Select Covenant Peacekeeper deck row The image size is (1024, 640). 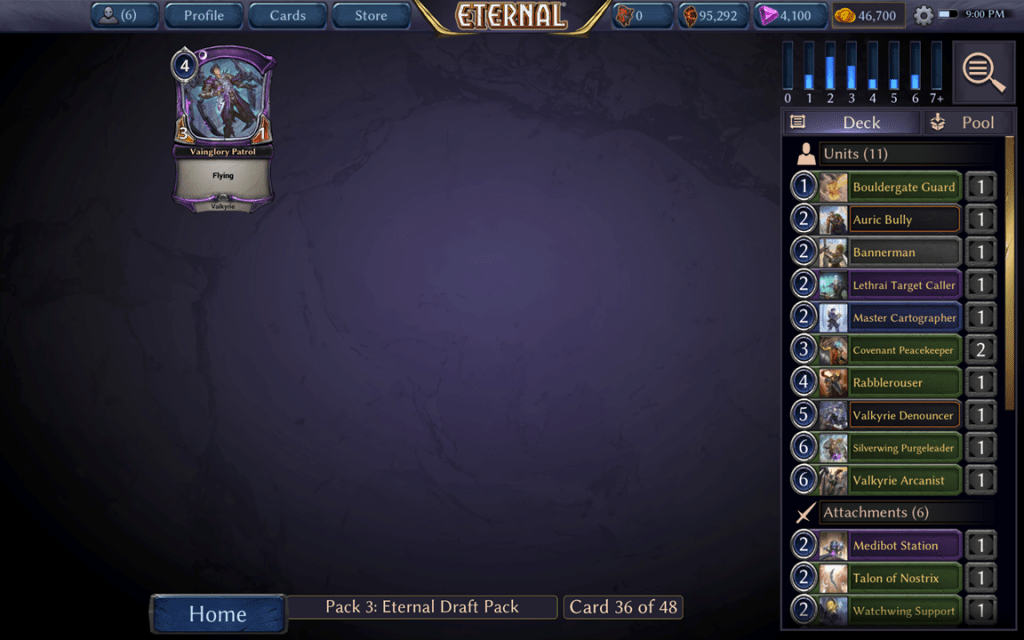tap(903, 350)
